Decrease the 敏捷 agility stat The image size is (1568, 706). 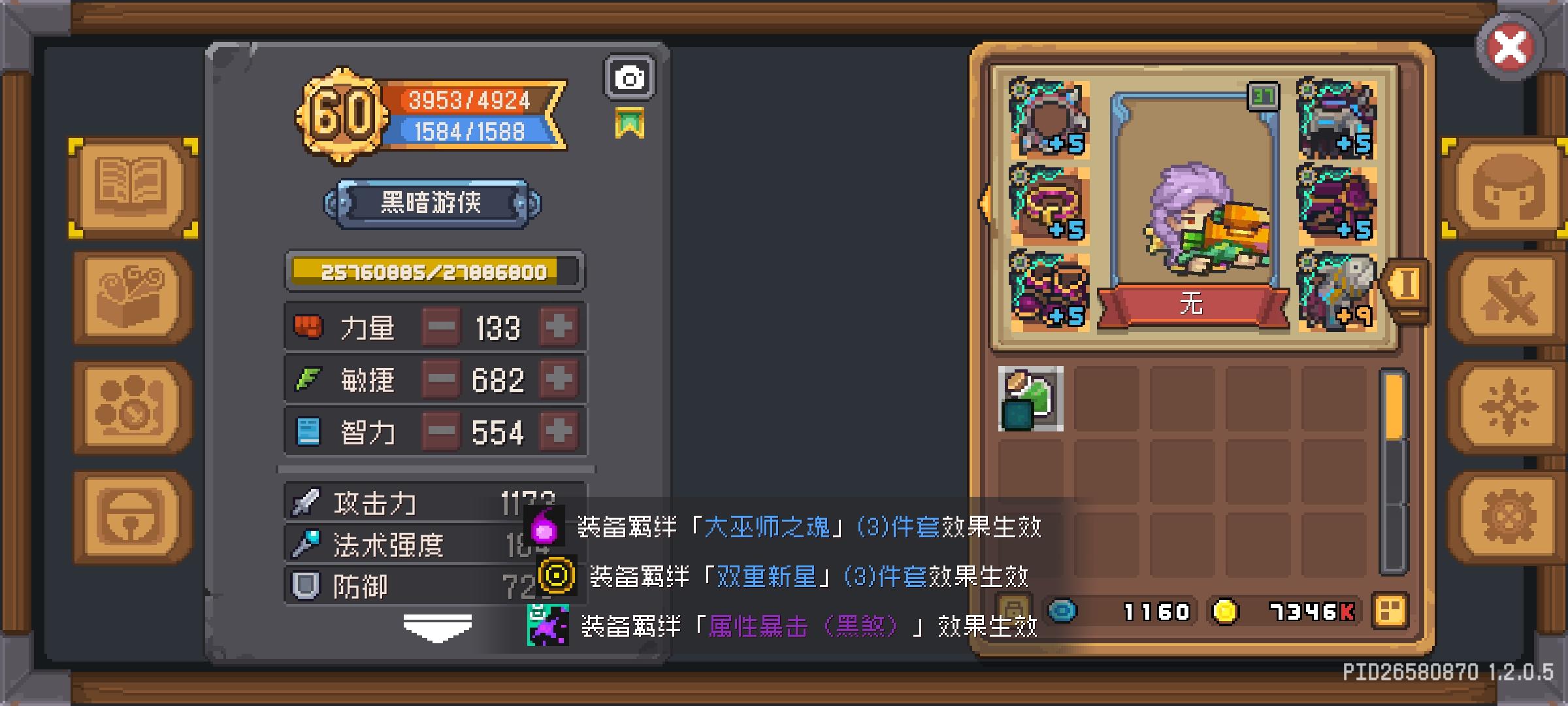(442, 379)
